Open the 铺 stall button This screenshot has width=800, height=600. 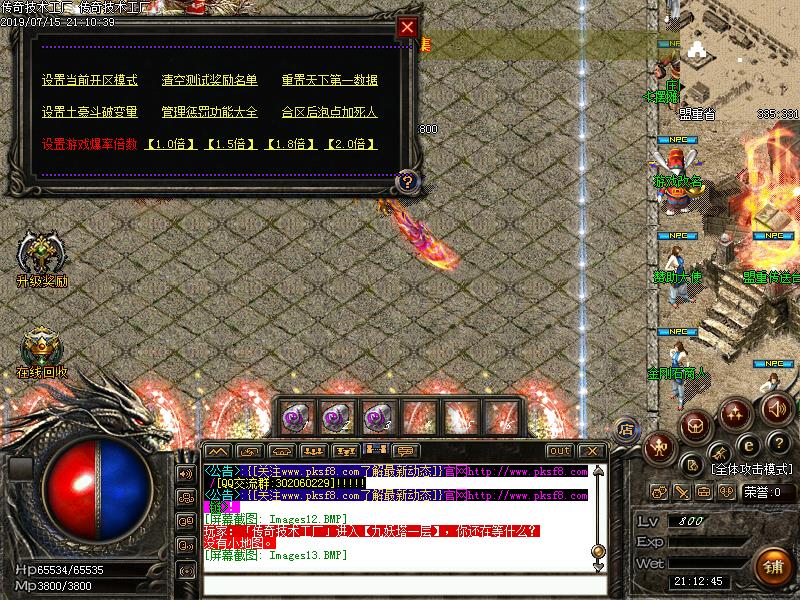point(773,567)
